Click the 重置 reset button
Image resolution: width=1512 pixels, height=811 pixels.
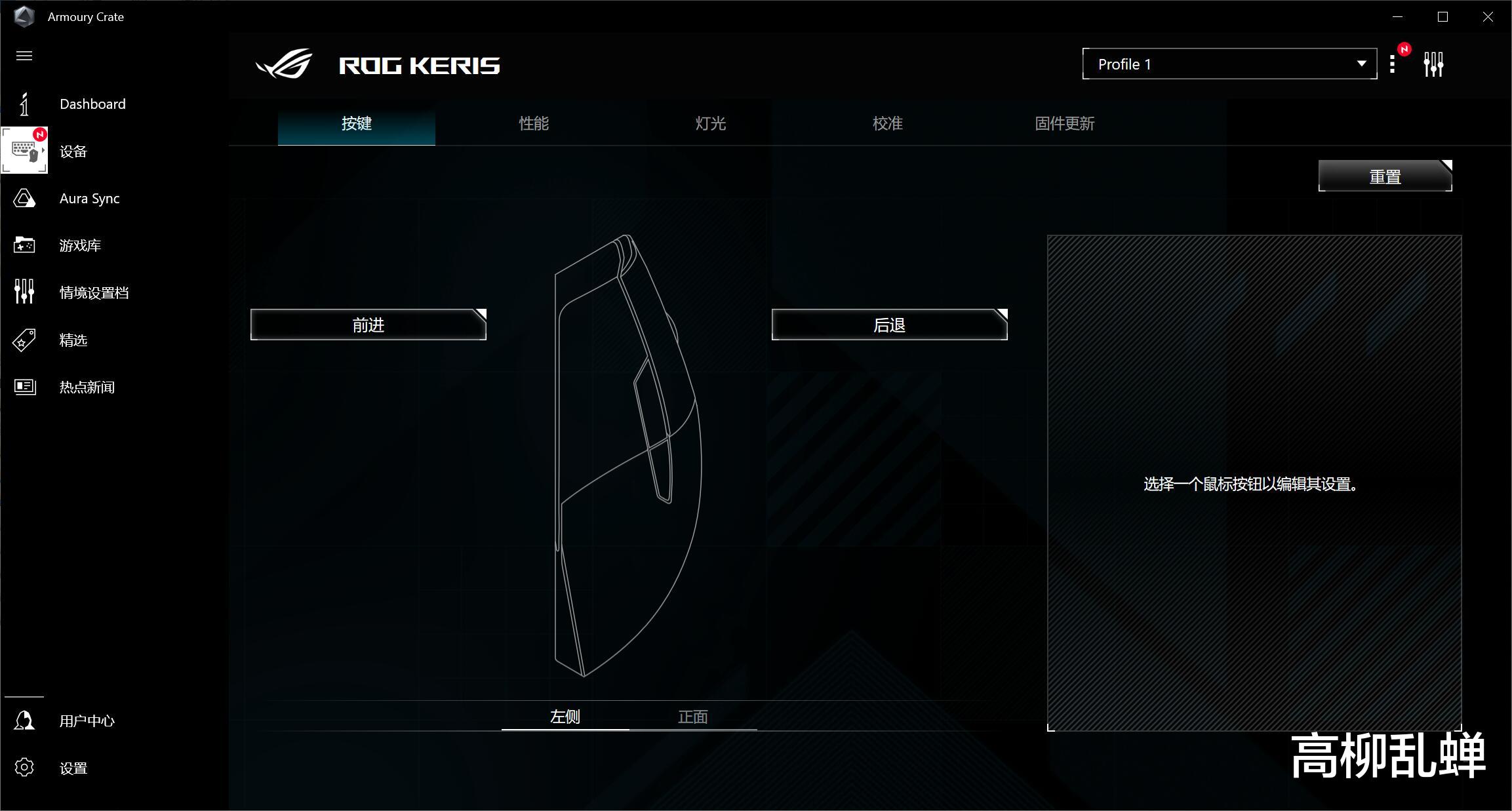[x=1385, y=176]
